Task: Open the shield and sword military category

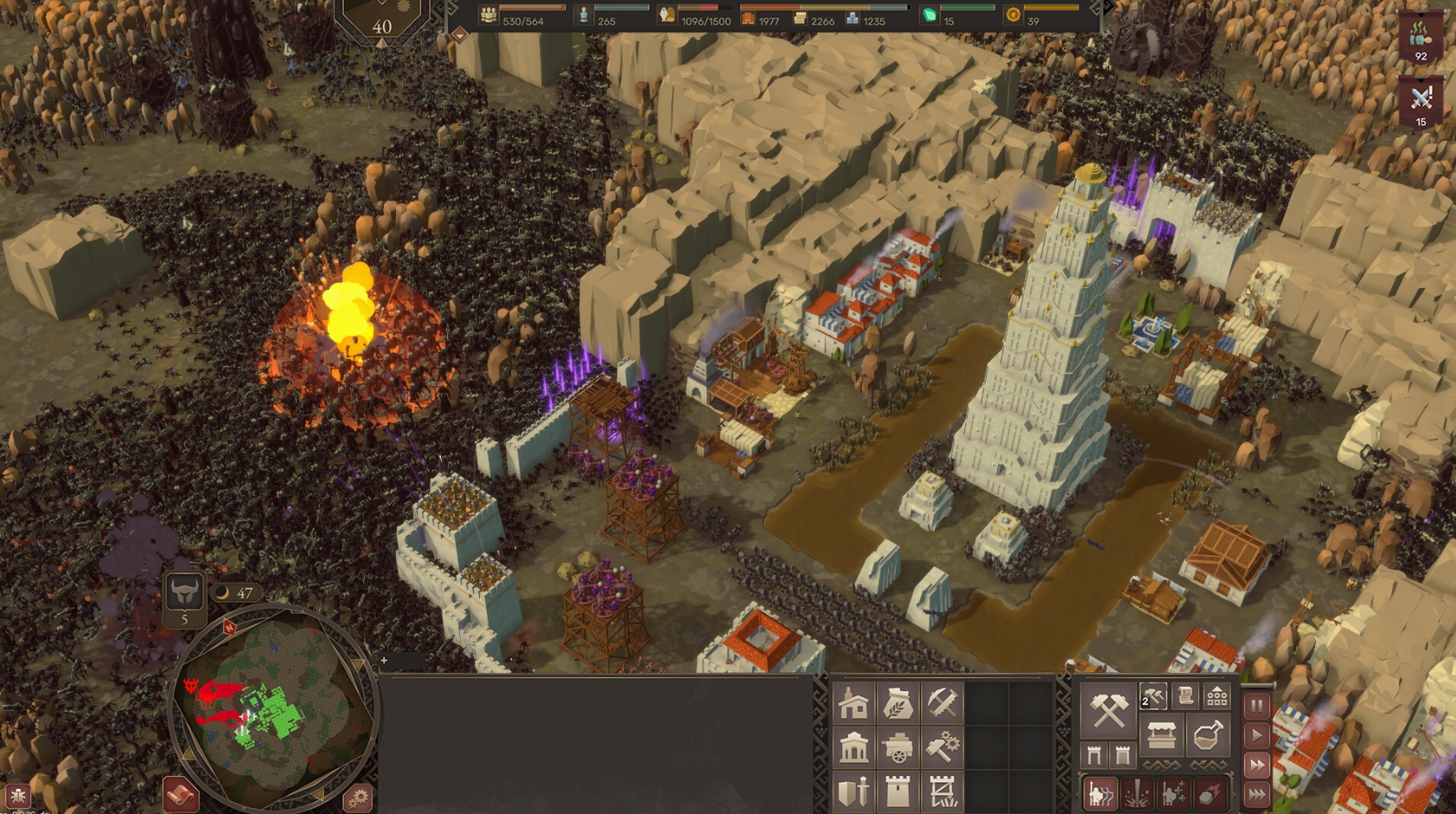Action: (853, 792)
